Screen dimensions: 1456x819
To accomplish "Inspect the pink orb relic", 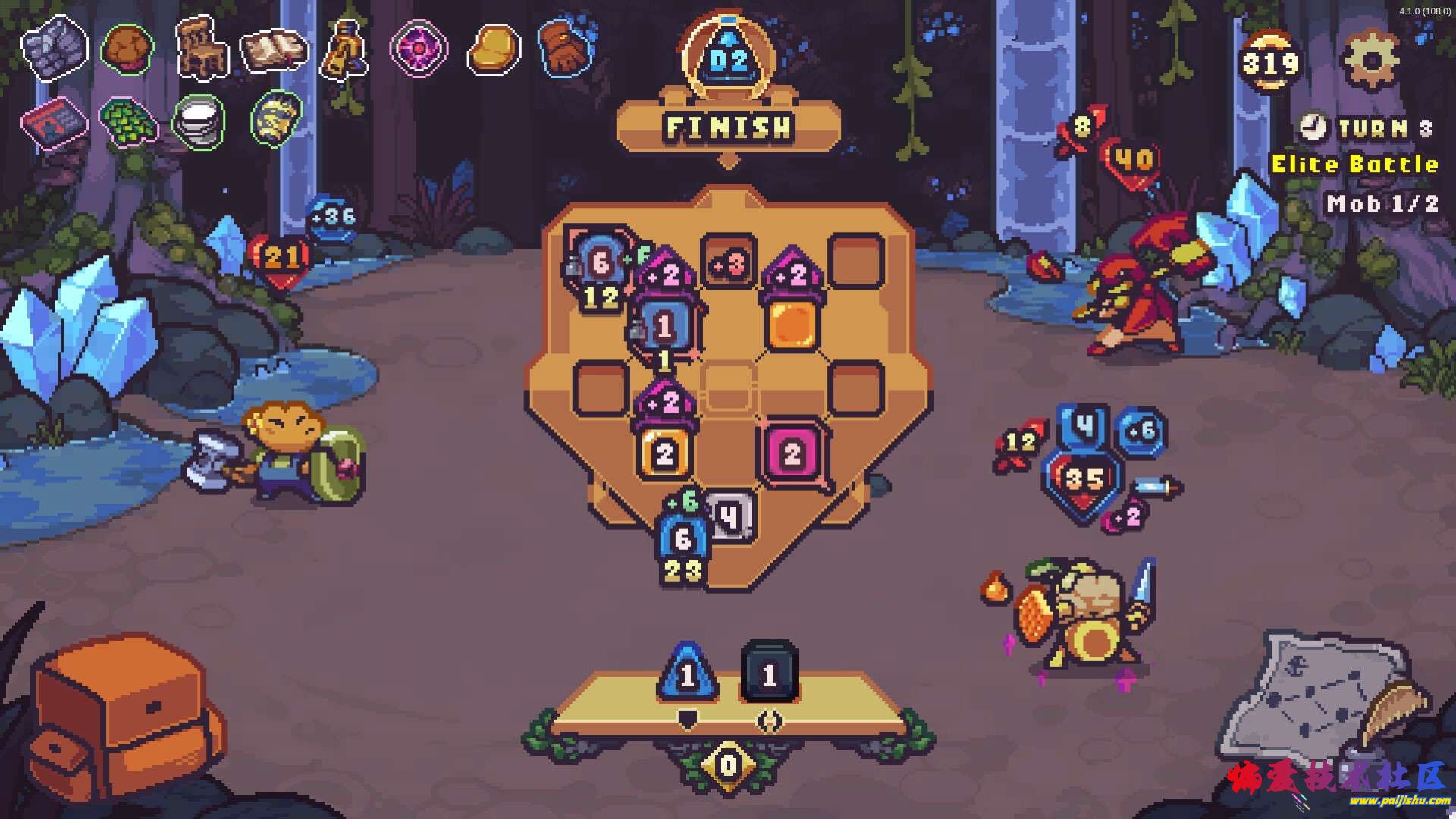I will pos(419,48).
